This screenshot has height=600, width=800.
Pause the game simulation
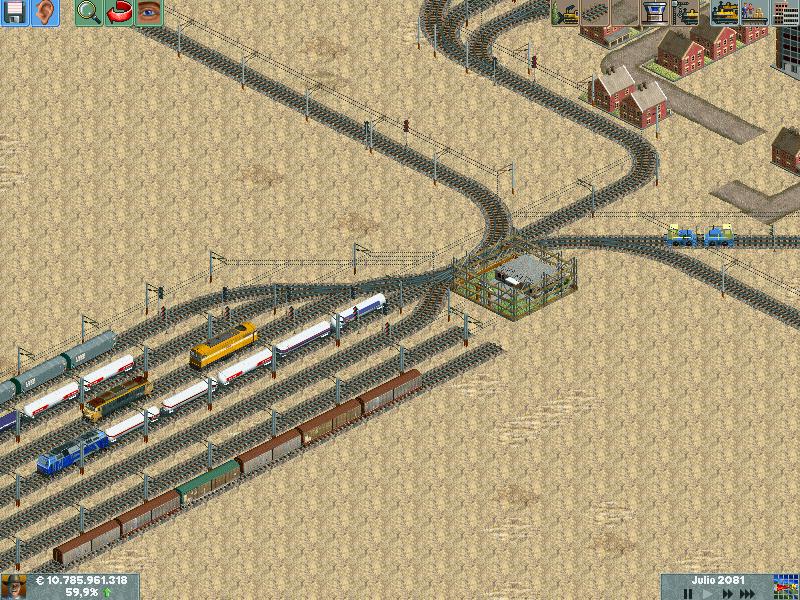coord(688,594)
